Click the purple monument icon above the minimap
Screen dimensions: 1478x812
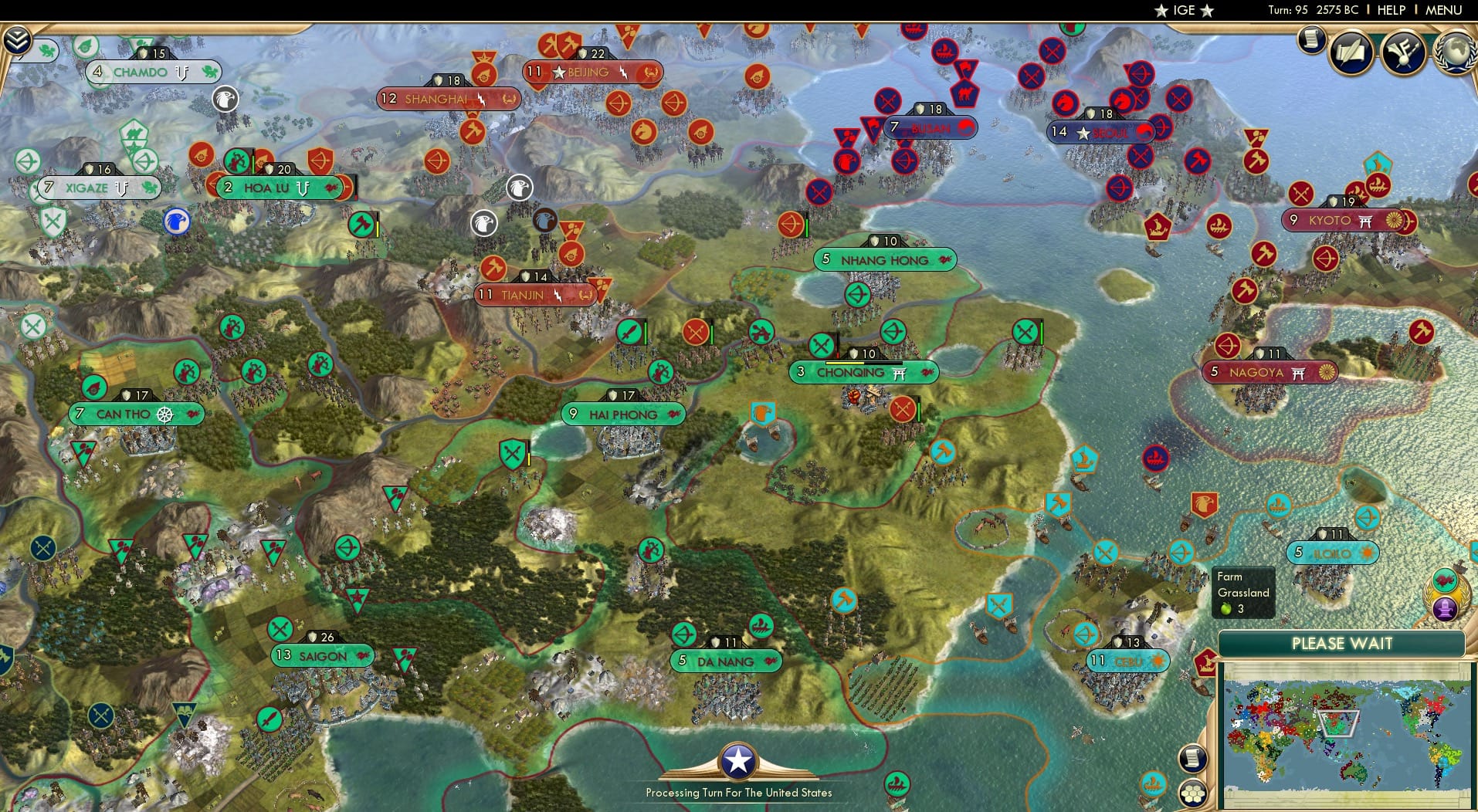point(1444,607)
